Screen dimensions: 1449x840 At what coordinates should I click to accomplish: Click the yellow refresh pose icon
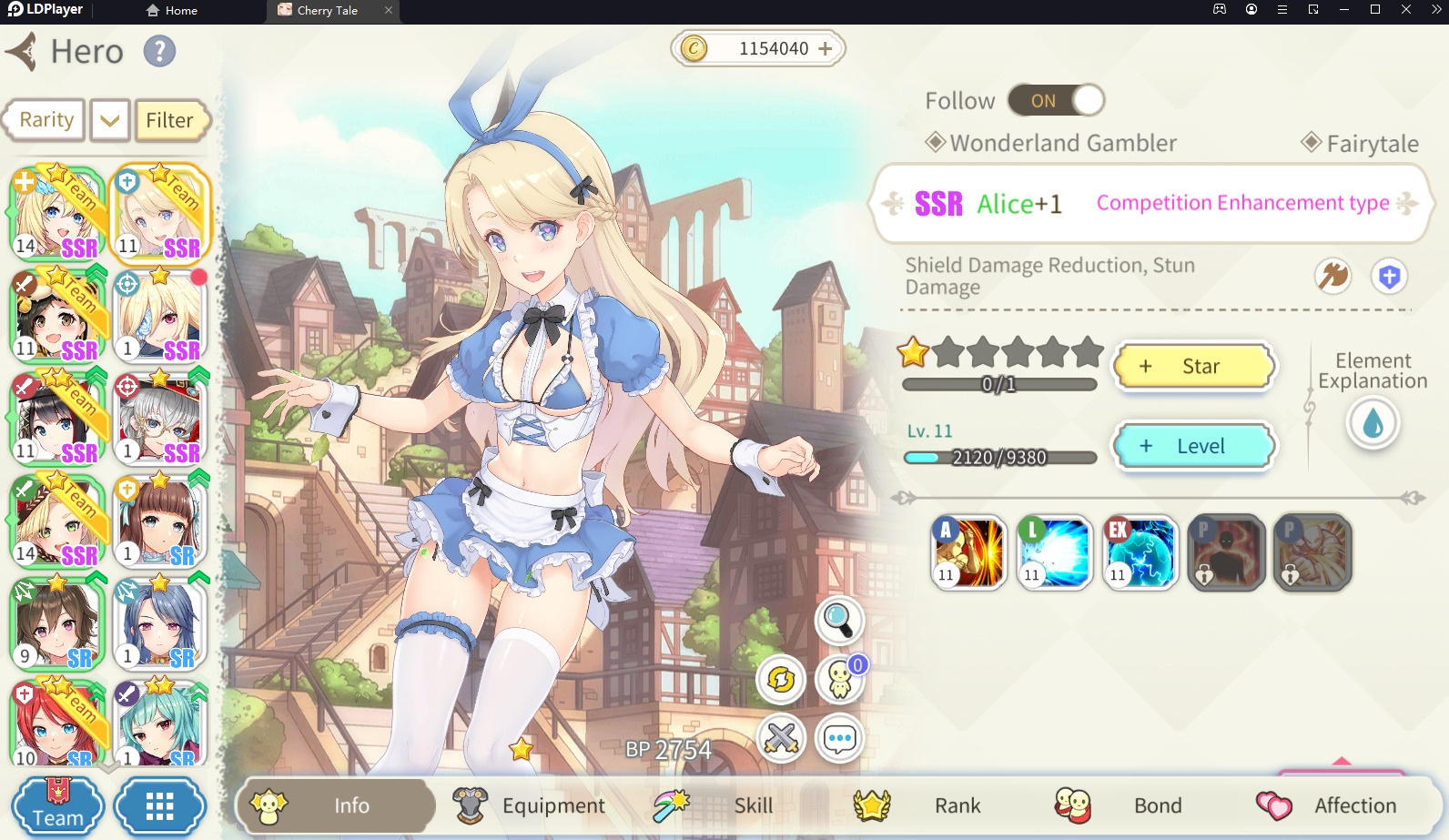[781, 679]
